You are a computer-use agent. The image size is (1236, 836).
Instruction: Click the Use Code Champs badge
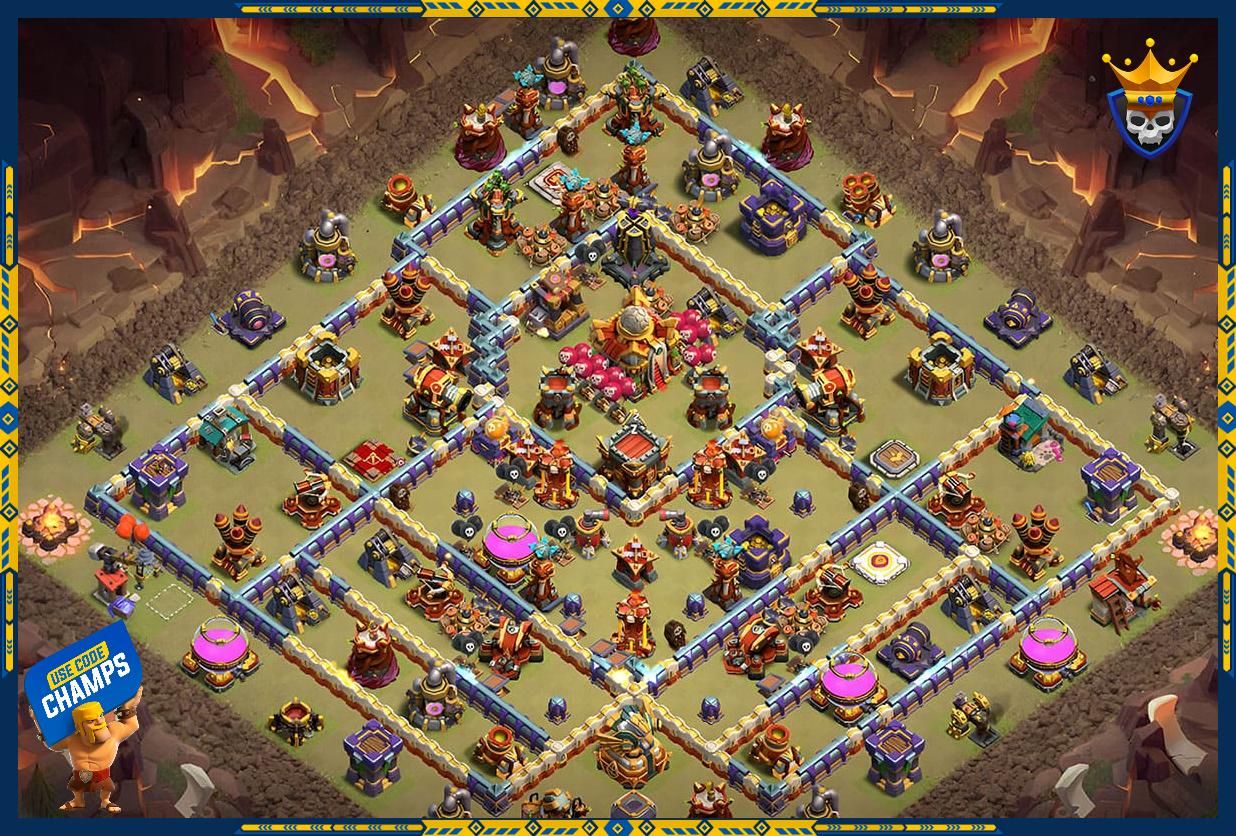point(85,684)
